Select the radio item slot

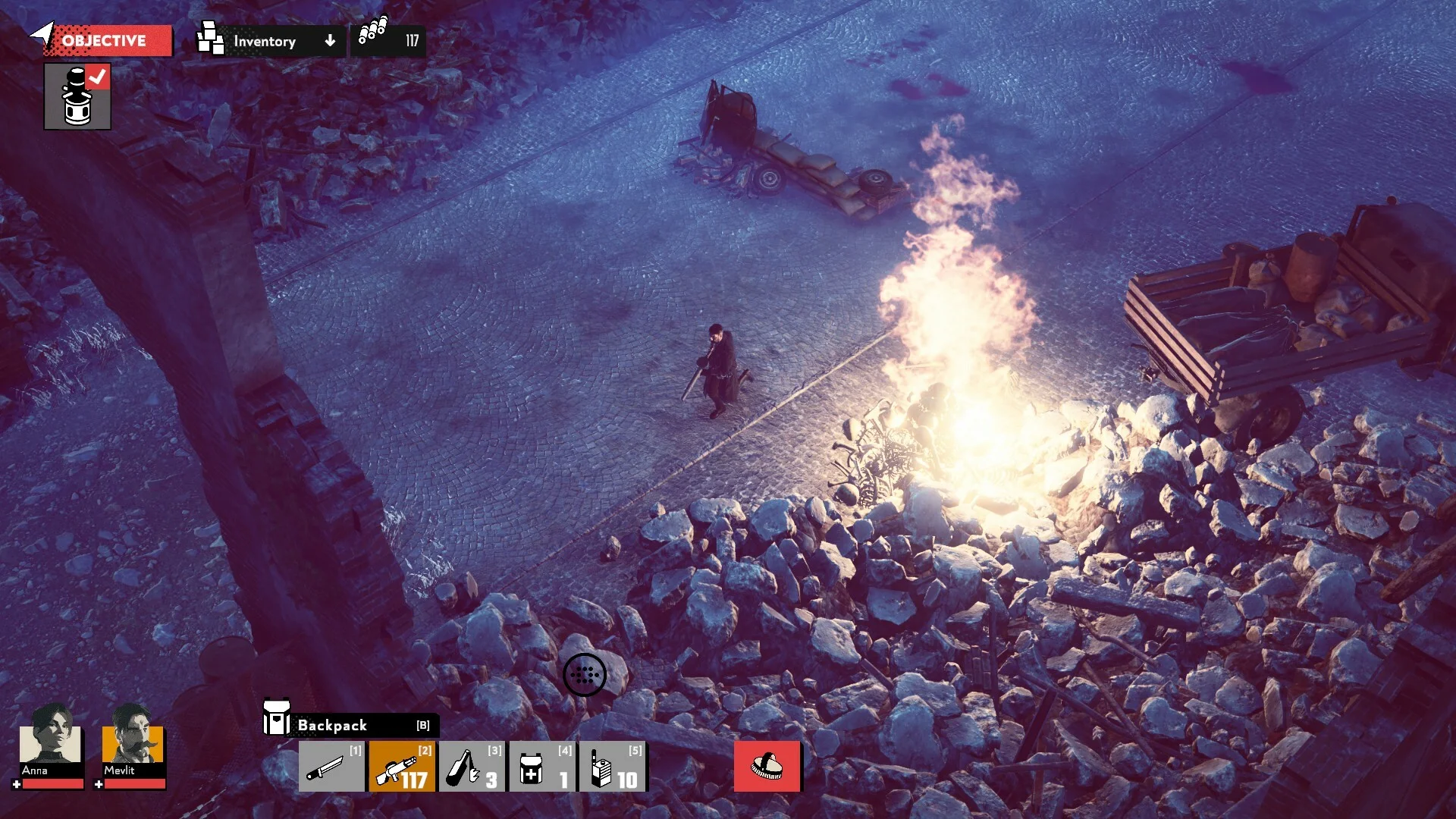(613, 767)
